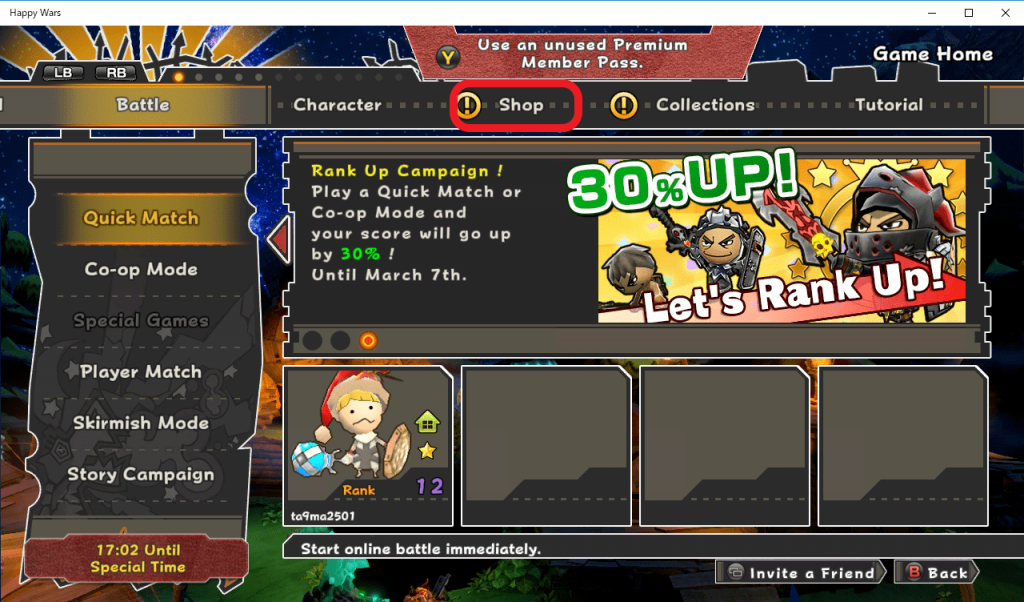The width and height of the screenshot is (1024, 602).
Task: Open the Collections tab
Action: click(x=704, y=105)
